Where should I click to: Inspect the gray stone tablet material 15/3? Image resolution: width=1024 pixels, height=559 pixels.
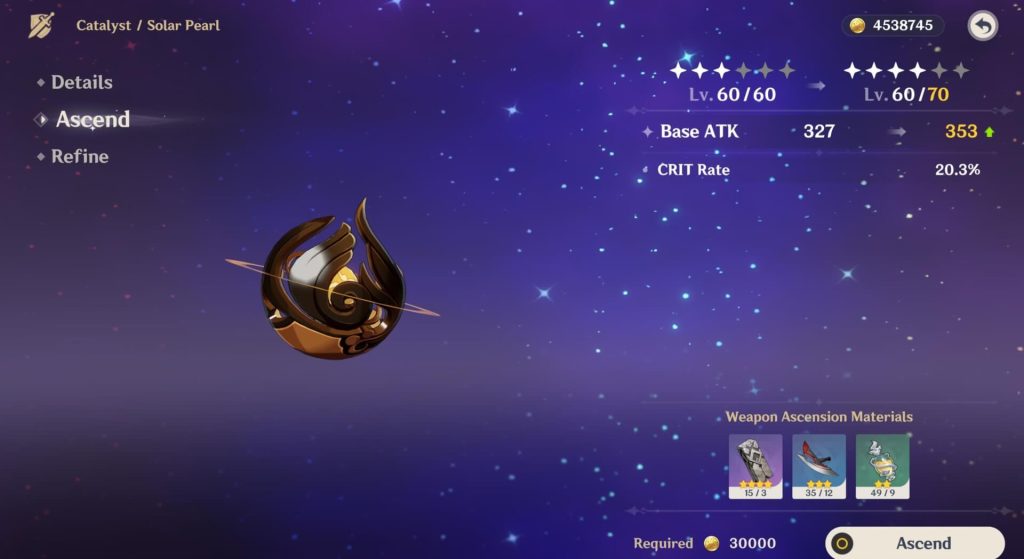coord(756,465)
